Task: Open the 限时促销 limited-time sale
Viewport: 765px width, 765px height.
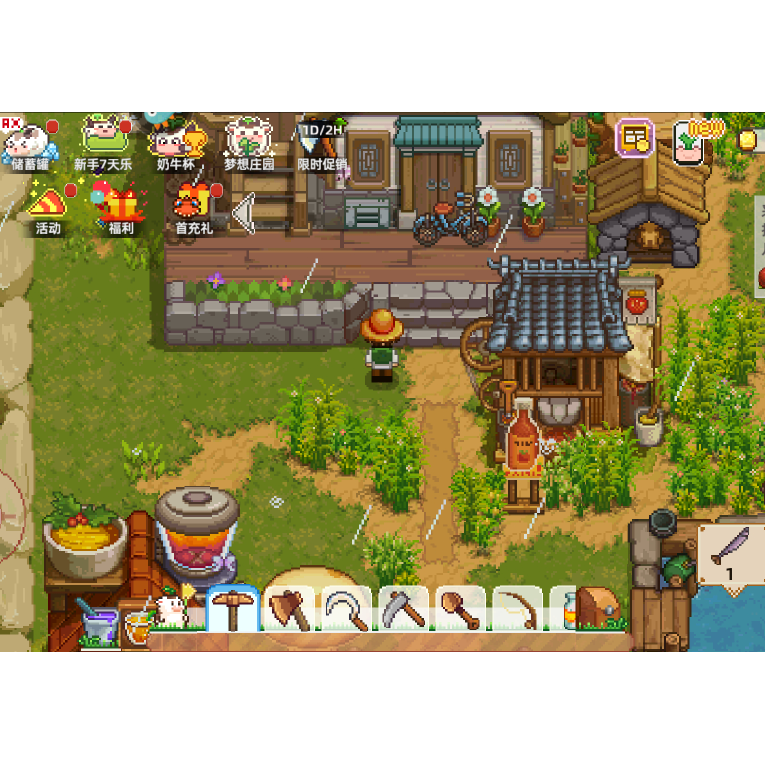Action: [321, 141]
